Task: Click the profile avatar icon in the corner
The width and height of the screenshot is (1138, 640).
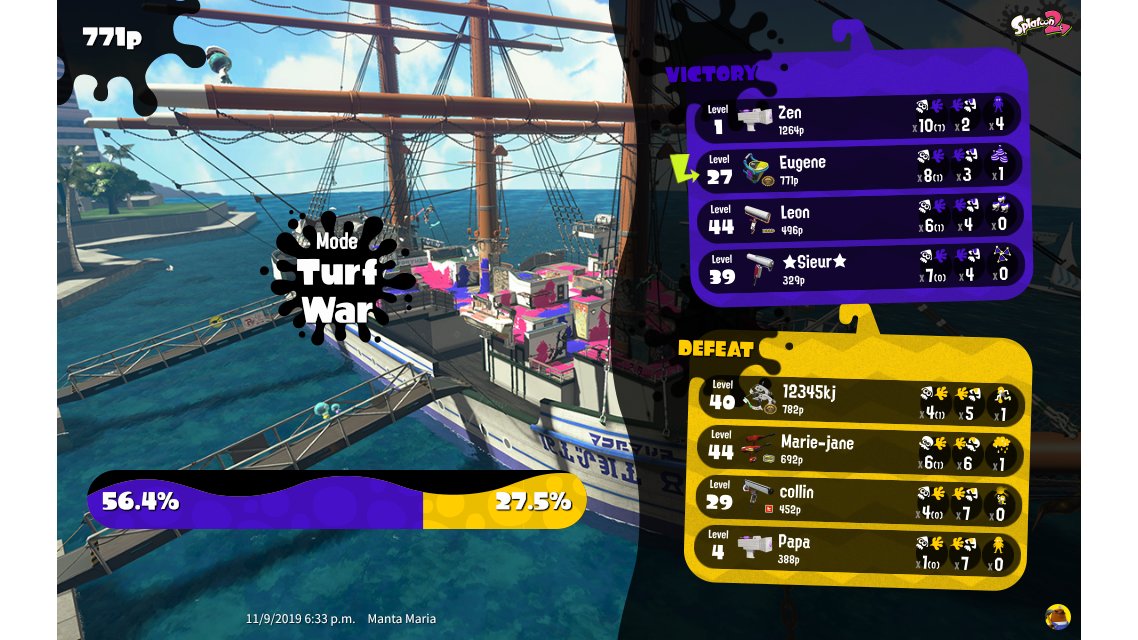Action: (1057, 616)
